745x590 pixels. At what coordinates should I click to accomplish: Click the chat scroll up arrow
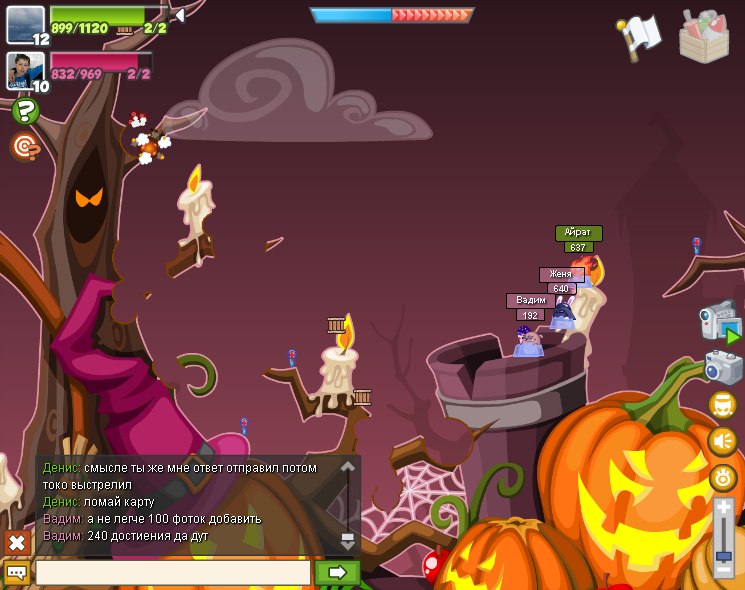tap(347, 467)
